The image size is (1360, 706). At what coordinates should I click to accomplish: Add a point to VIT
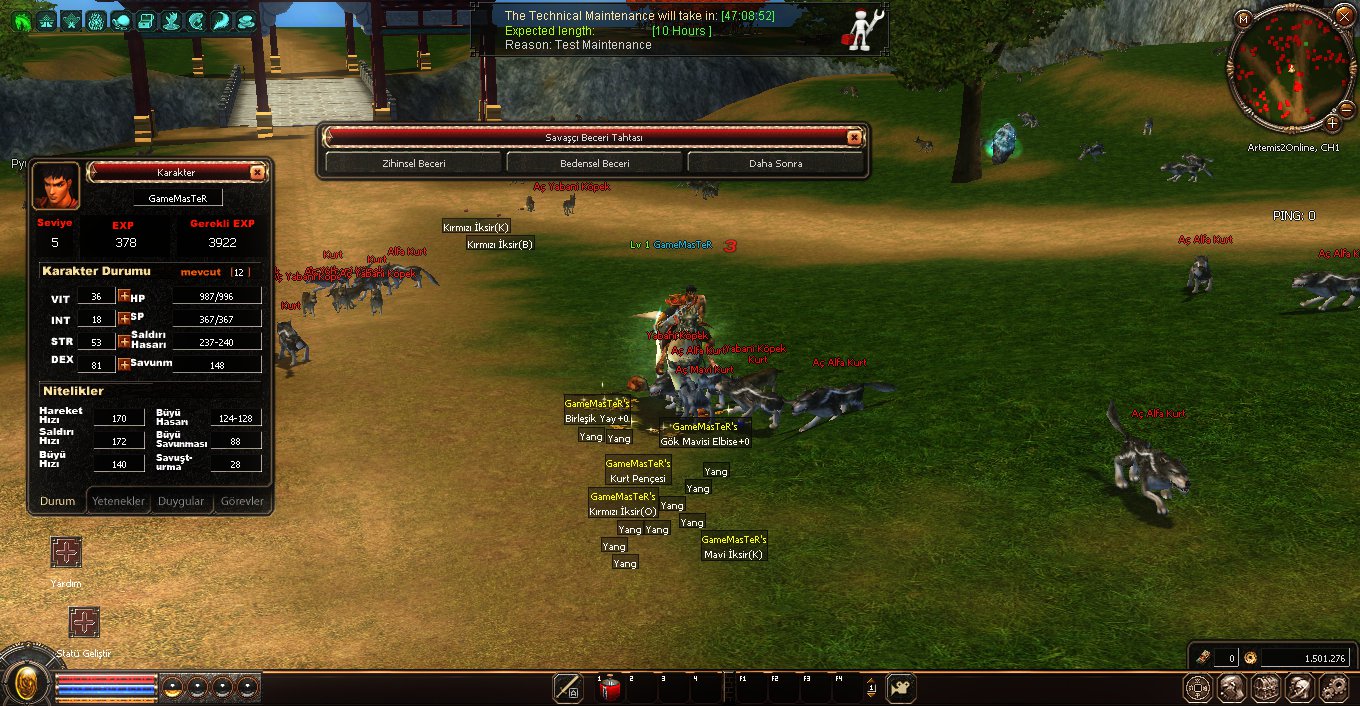click(124, 296)
